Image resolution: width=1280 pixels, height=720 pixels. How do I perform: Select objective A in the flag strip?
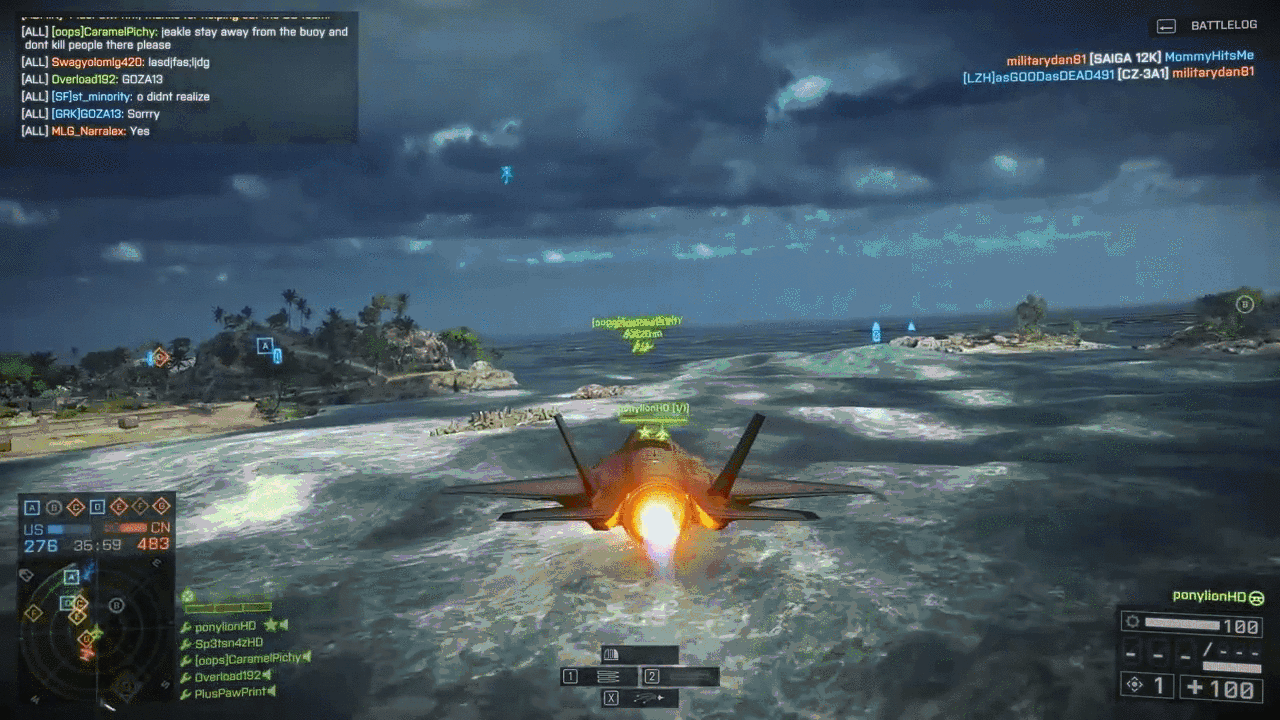tap(32, 507)
